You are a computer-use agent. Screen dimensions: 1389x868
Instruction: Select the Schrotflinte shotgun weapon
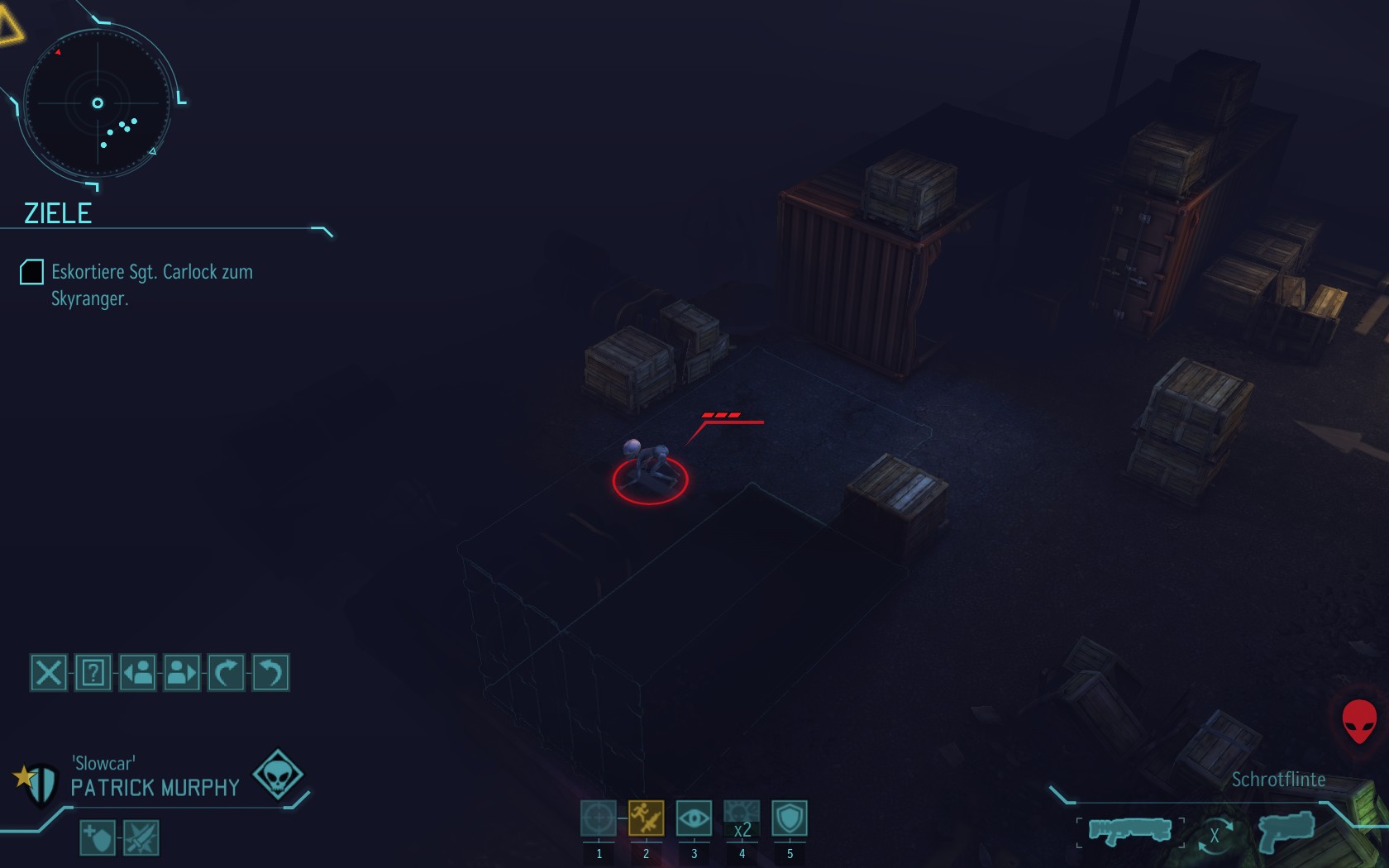point(1129,830)
